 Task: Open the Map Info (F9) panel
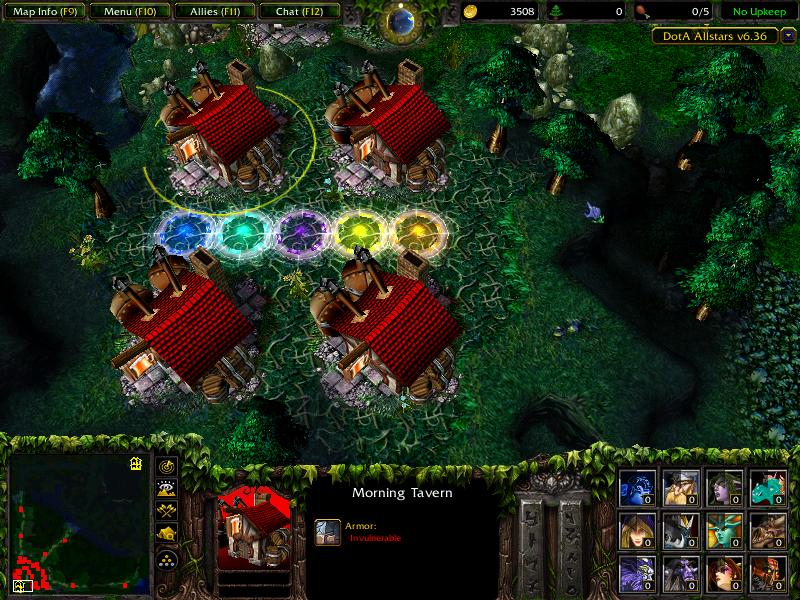(44, 12)
